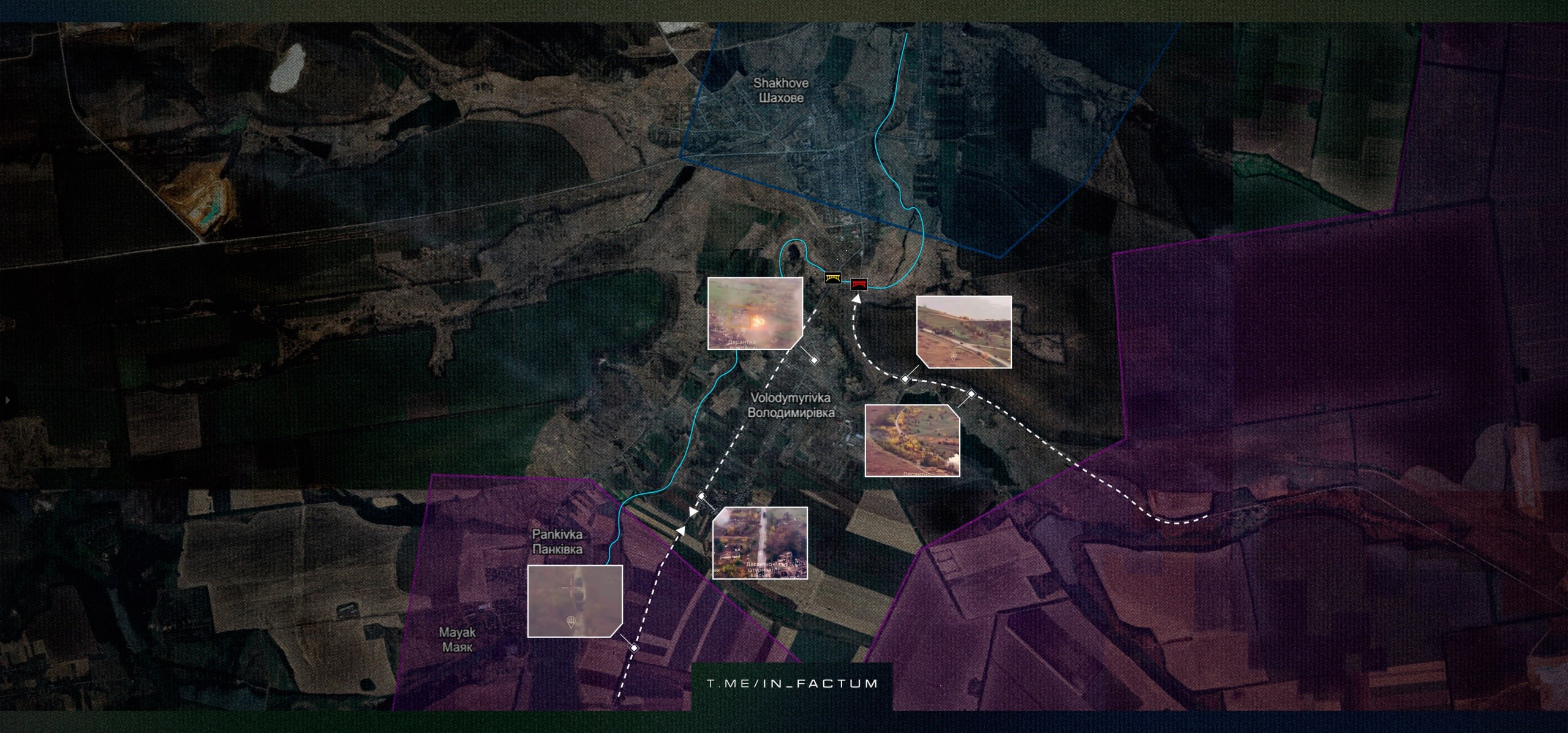The image size is (1568, 733).
Task: Open the ruined village street thumbnail
Action: pos(759,542)
